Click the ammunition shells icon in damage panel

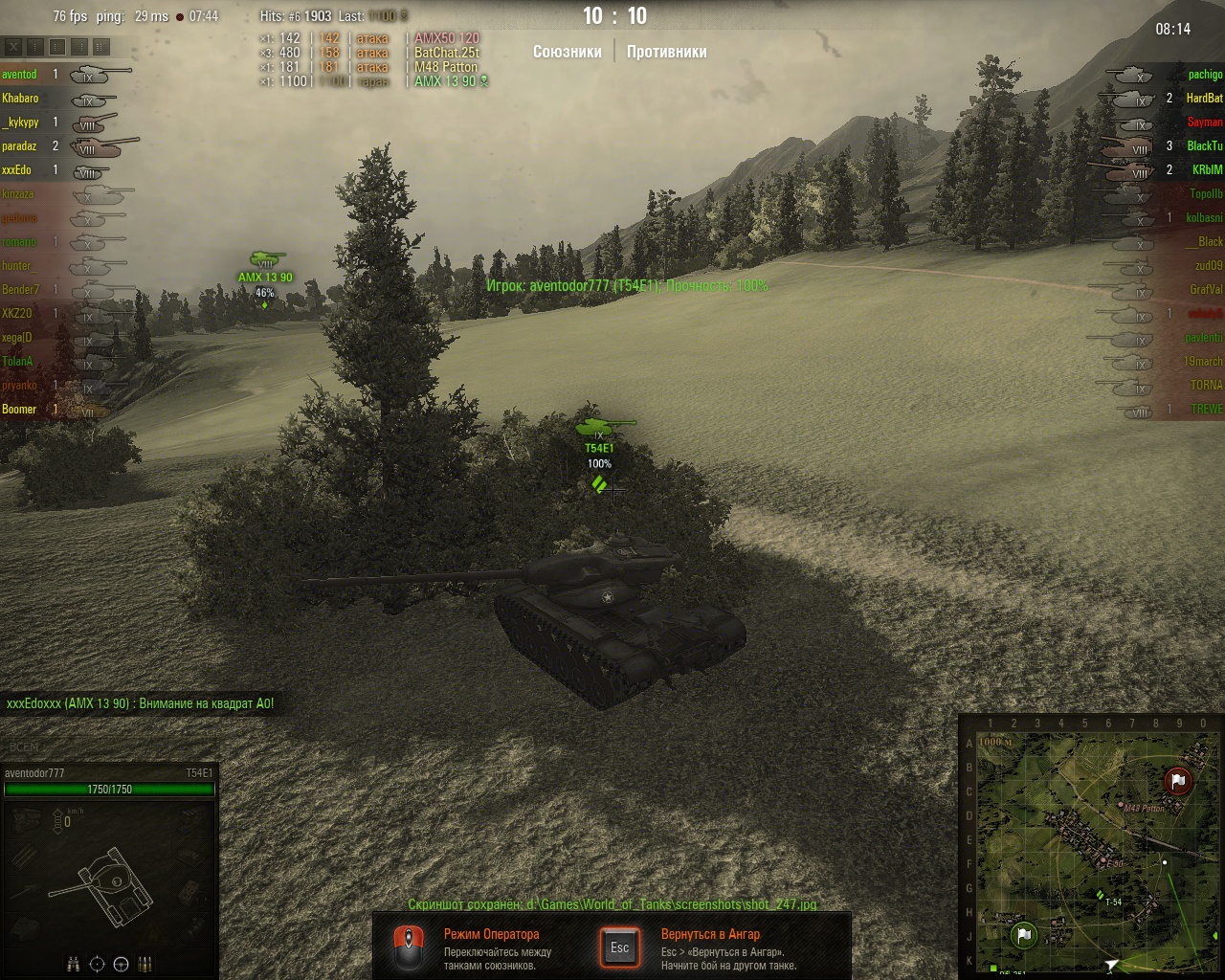(145, 965)
